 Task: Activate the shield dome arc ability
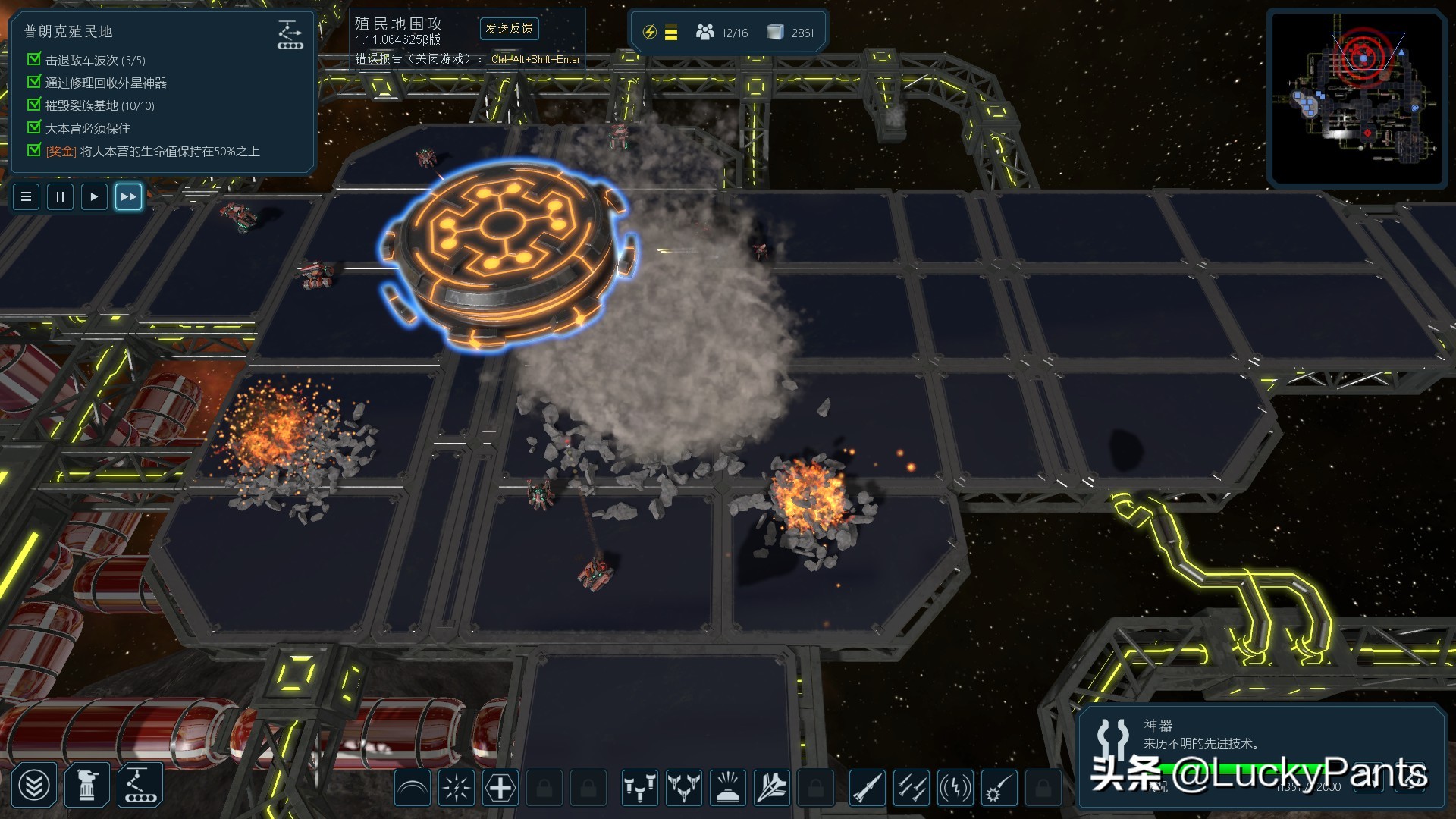point(413,789)
